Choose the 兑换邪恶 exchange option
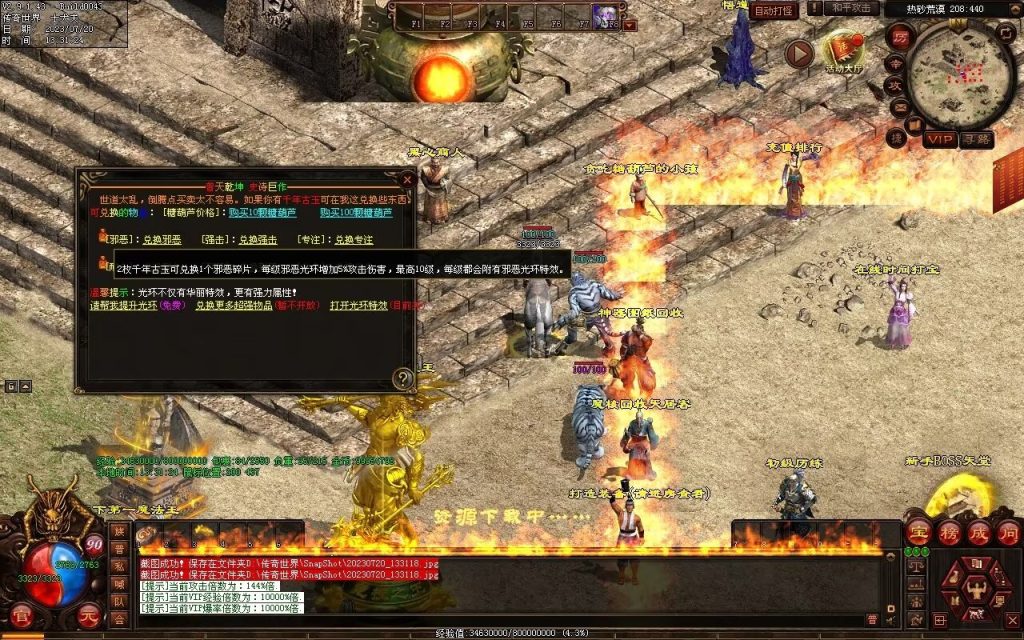The image size is (1024, 640). [x=162, y=240]
